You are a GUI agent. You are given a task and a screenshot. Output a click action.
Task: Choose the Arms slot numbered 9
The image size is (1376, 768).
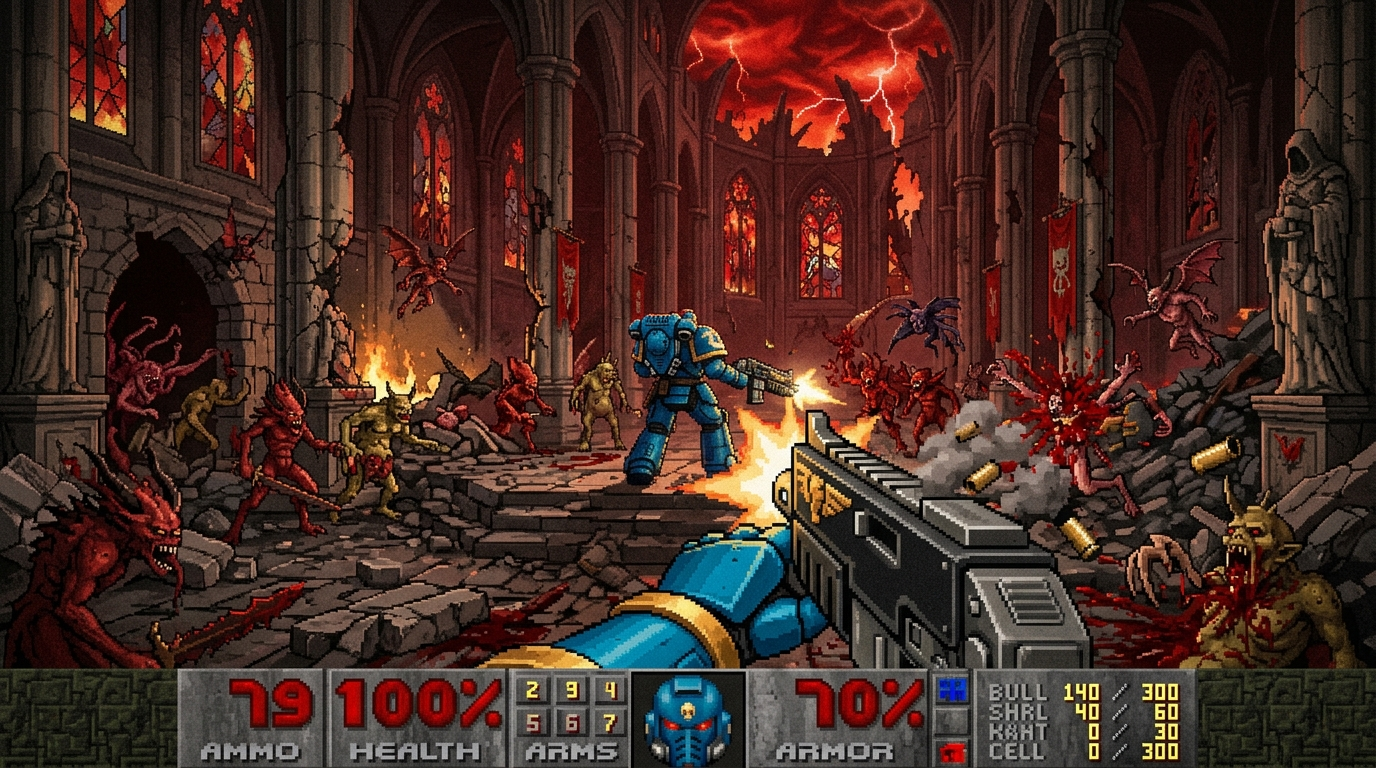(571, 690)
